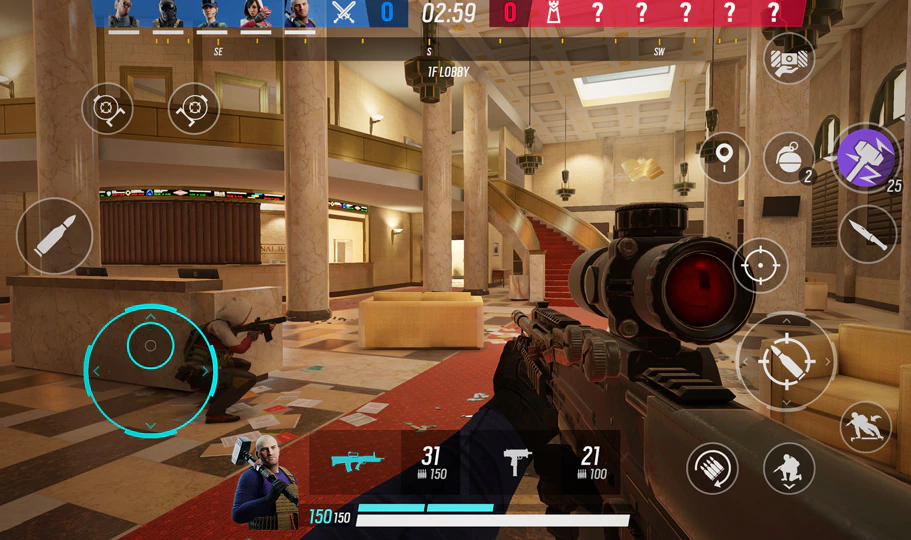911x540 pixels.
Task: Throw a frag grenade
Action: (x=788, y=158)
